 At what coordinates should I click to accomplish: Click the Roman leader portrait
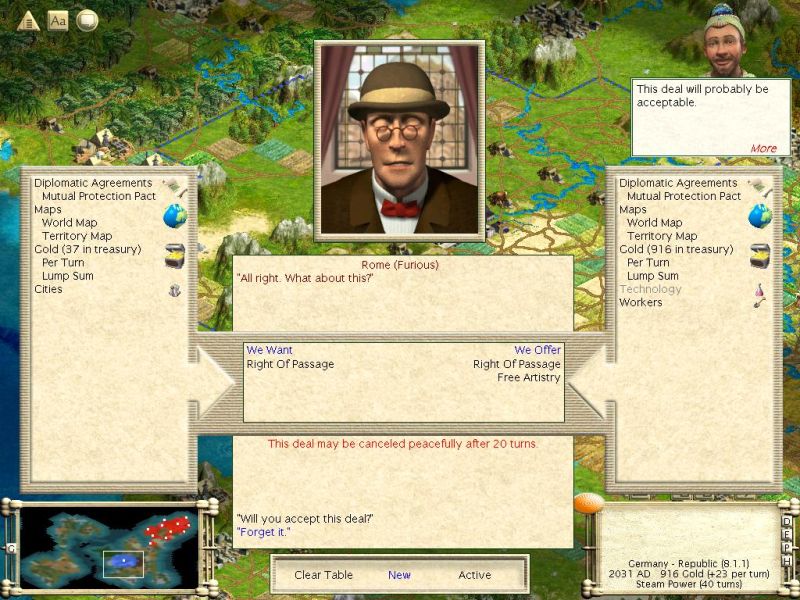point(399,139)
